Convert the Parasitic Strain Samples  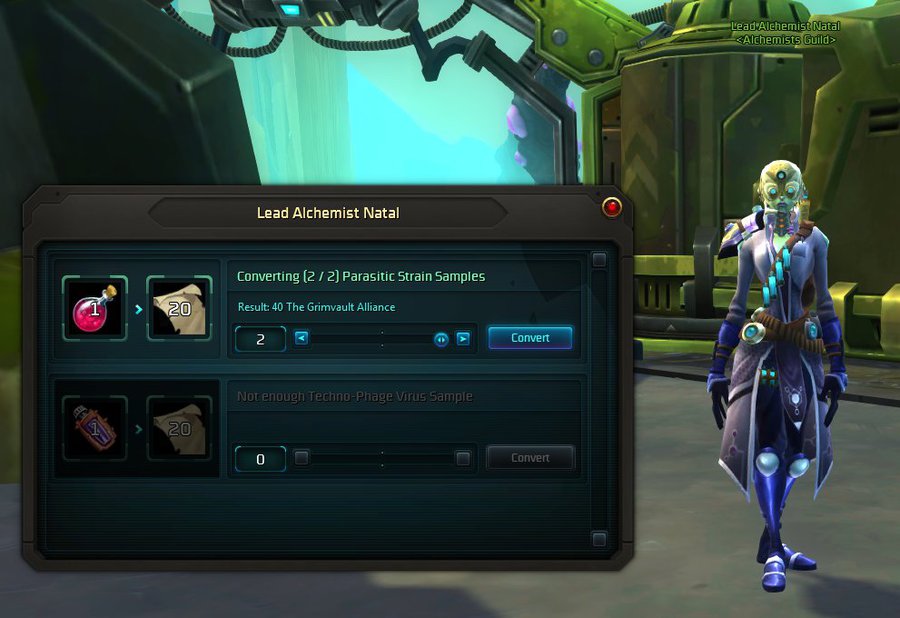[530, 338]
